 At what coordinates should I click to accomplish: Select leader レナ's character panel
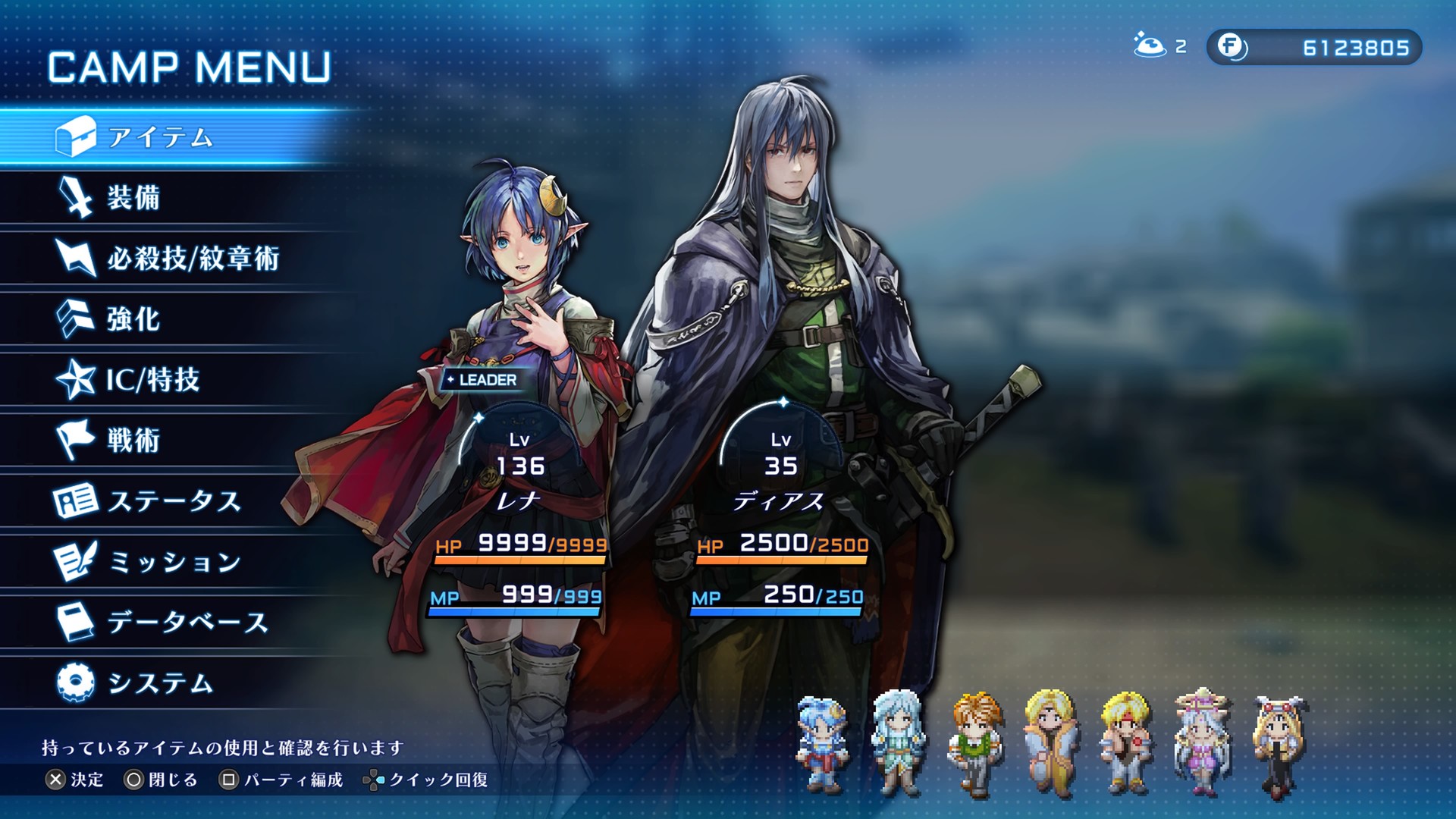click(x=520, y=493)
